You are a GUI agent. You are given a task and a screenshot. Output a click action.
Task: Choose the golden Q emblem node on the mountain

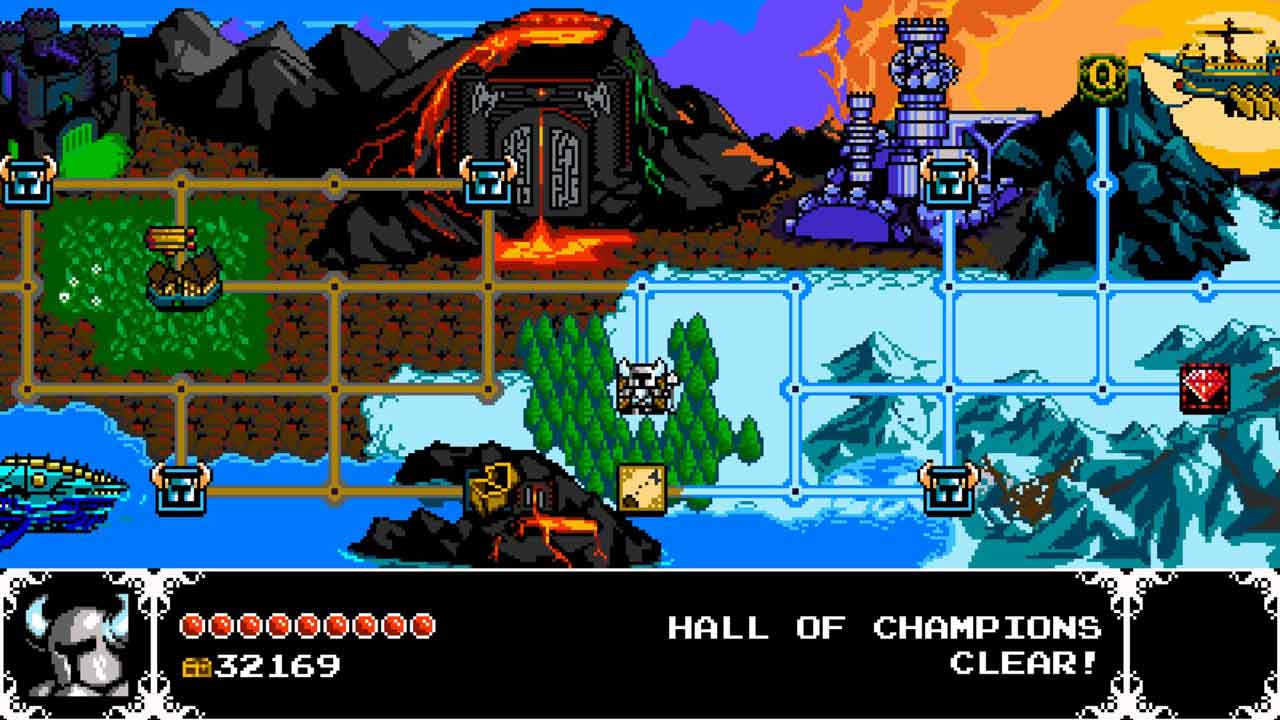tap(1102, 78)
